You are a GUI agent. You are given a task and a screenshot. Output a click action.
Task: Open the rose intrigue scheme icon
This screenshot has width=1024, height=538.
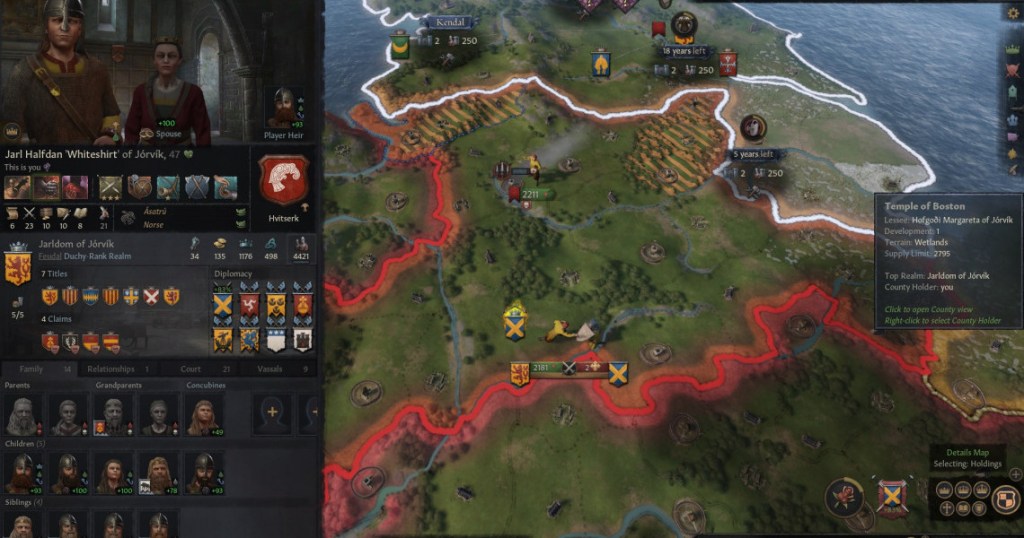(x=846, y=496)
